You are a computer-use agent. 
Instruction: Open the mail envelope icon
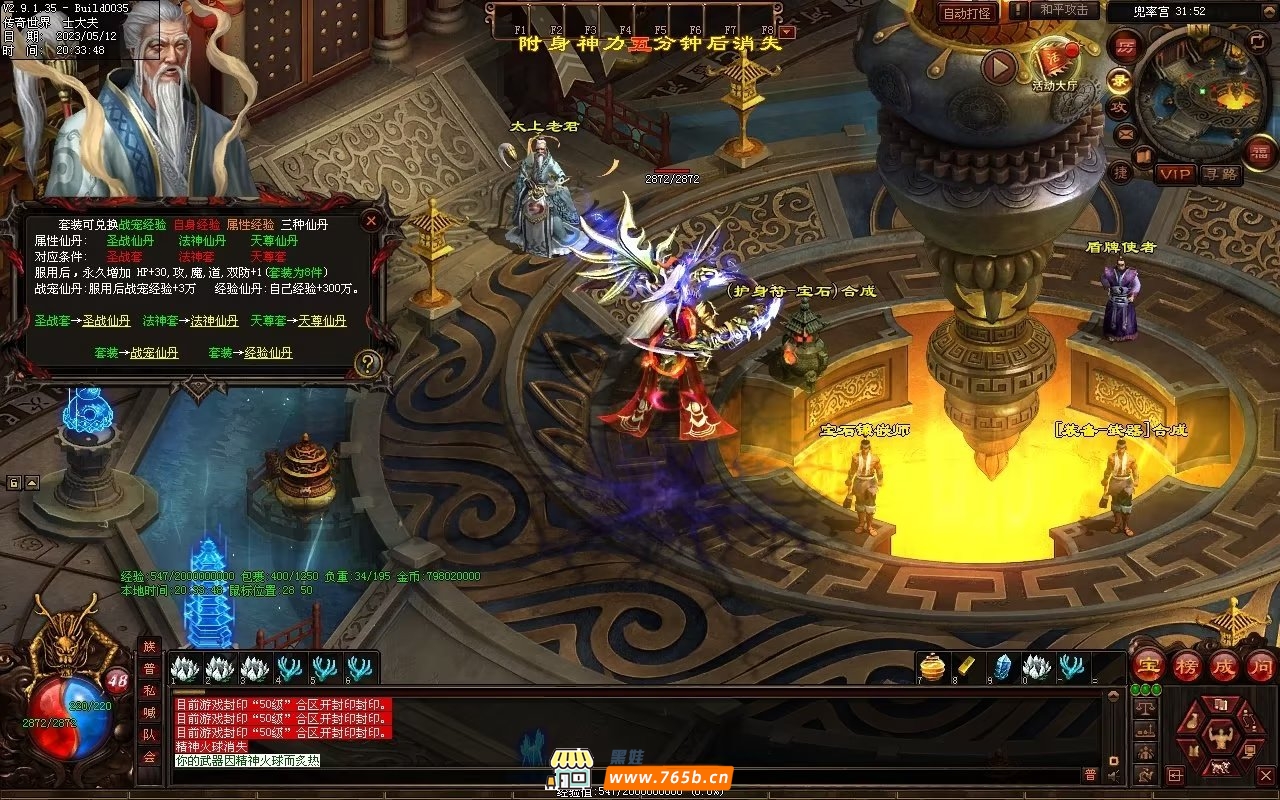tap(1125, 133)
